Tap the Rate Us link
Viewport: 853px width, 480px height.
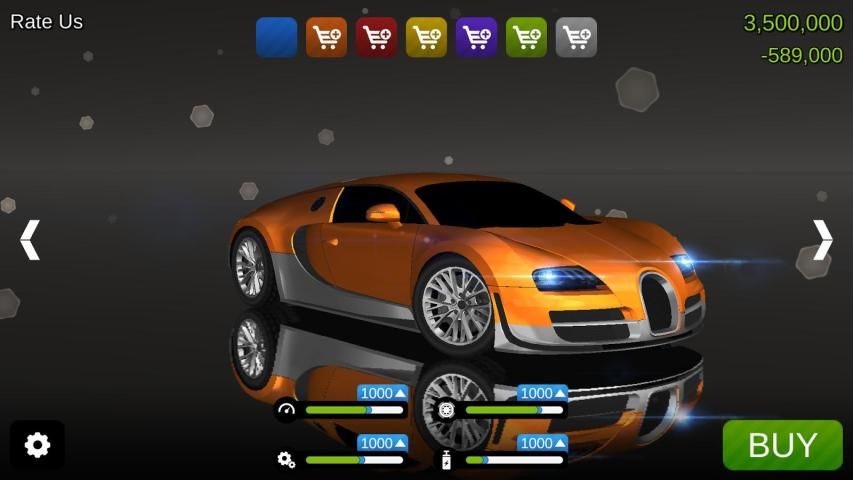(46, 22)
